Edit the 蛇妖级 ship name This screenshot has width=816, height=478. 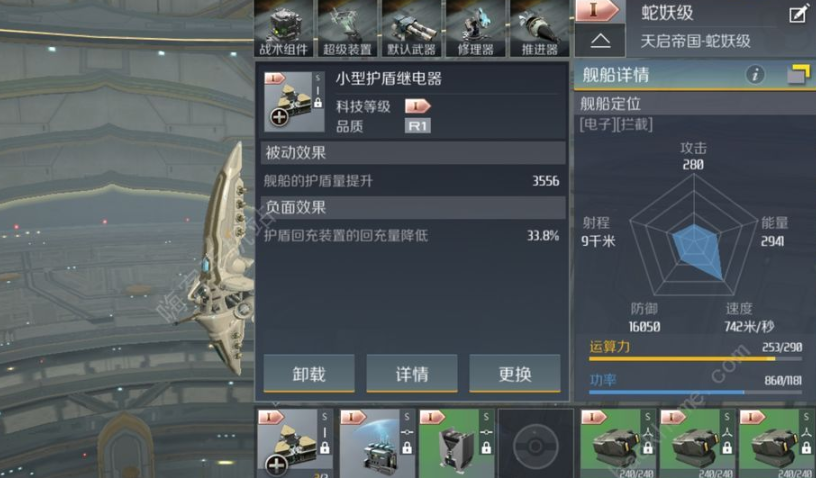798,14
